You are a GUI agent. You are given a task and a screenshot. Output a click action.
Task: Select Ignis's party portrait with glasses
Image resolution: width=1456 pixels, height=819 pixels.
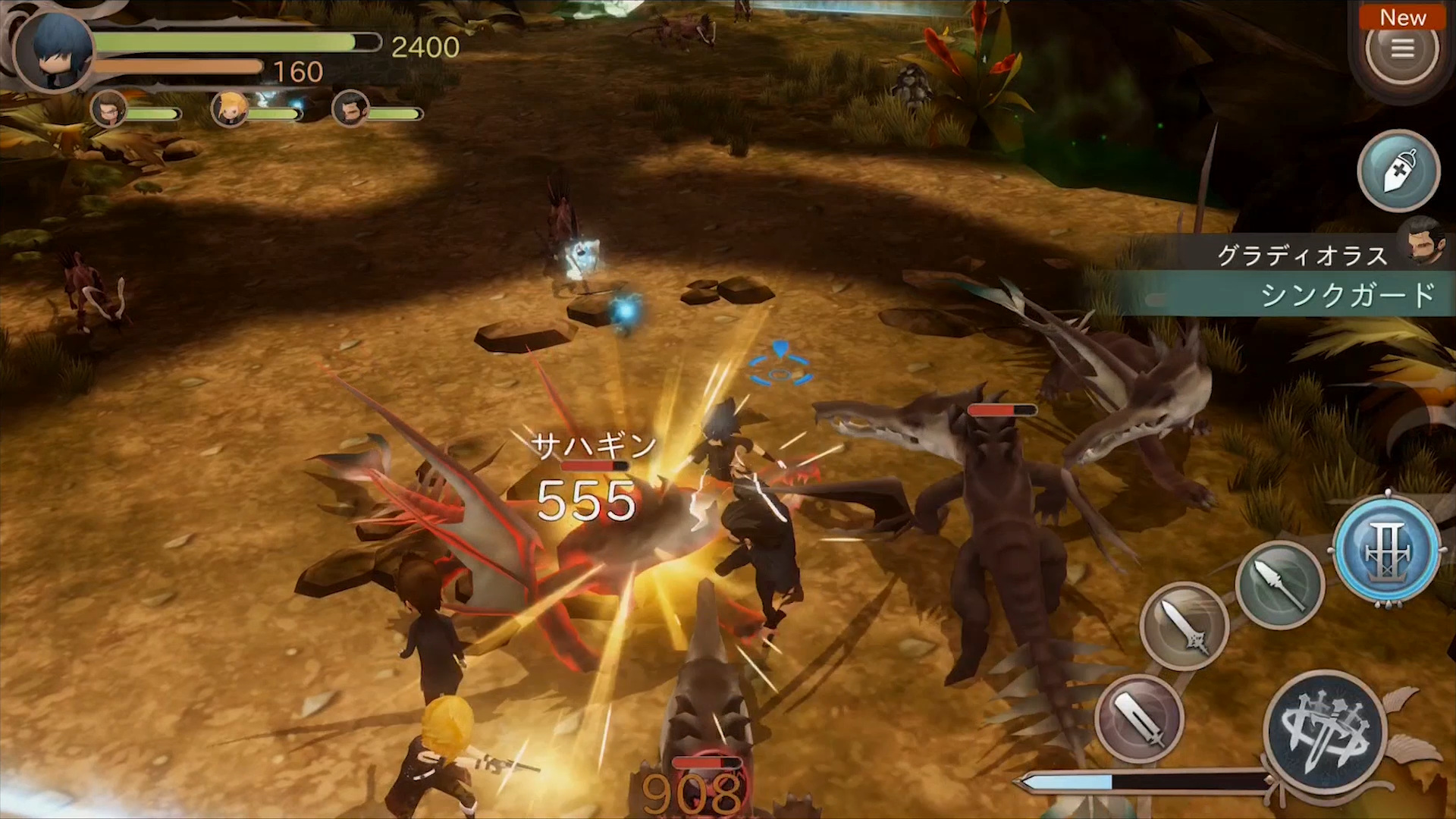(109, 109)
